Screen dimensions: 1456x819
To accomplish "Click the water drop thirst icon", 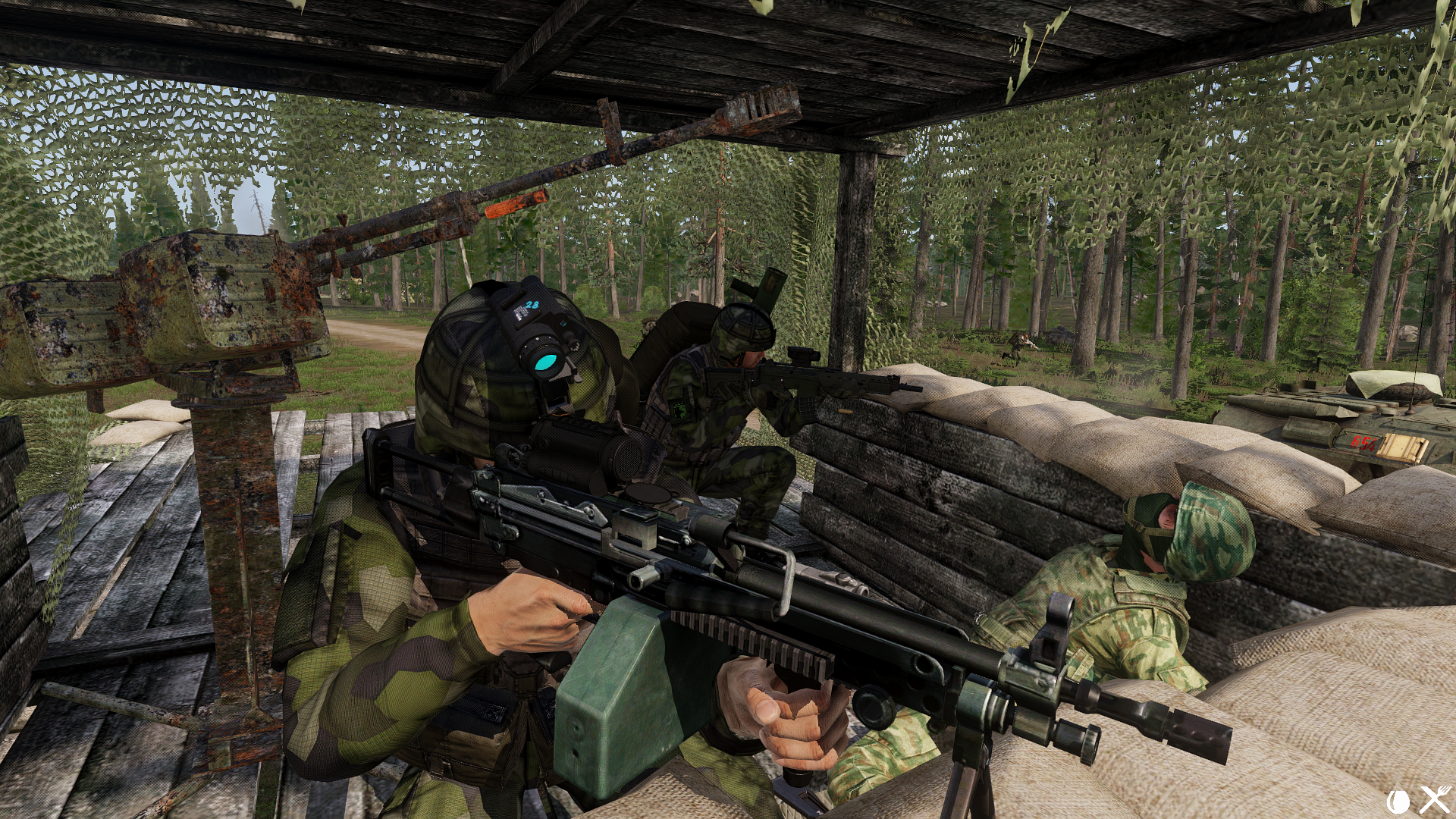I will [x=1398, y=801].
